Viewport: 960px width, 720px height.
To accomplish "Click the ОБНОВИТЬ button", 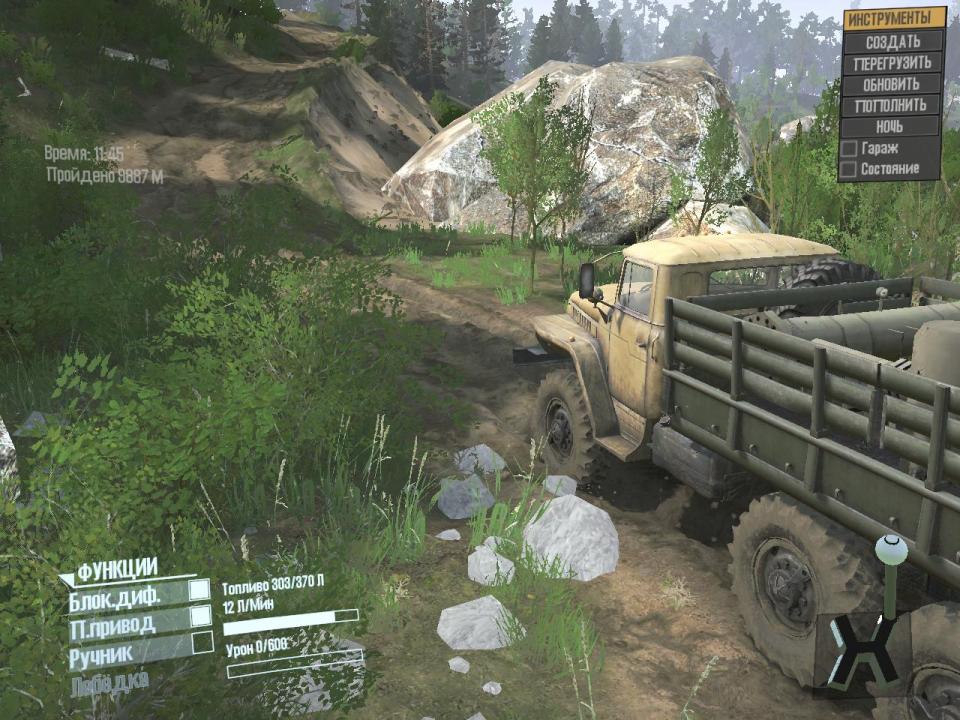I will 893,84.
